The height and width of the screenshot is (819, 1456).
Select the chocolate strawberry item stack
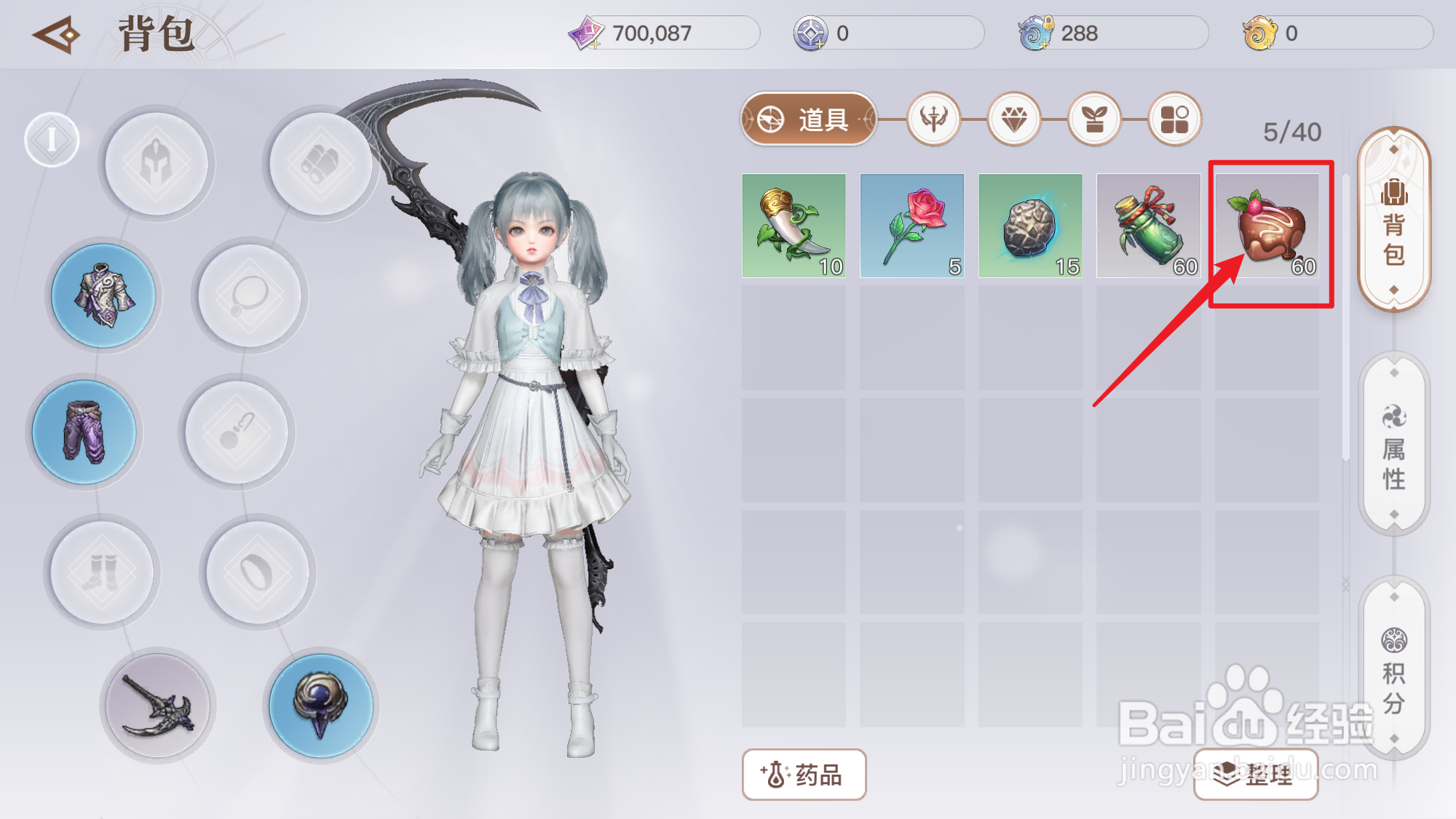1268,226
